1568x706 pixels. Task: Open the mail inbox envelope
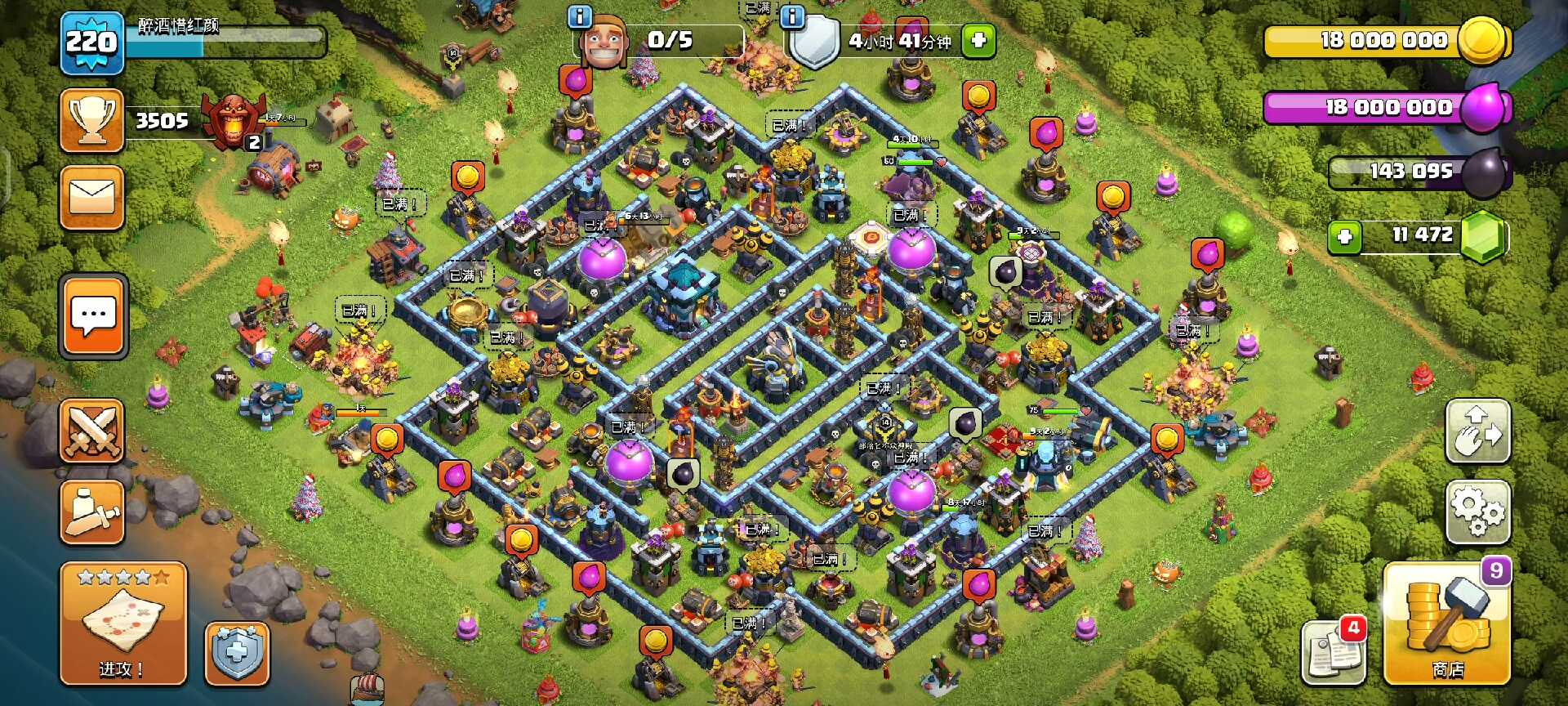point(91,198)
